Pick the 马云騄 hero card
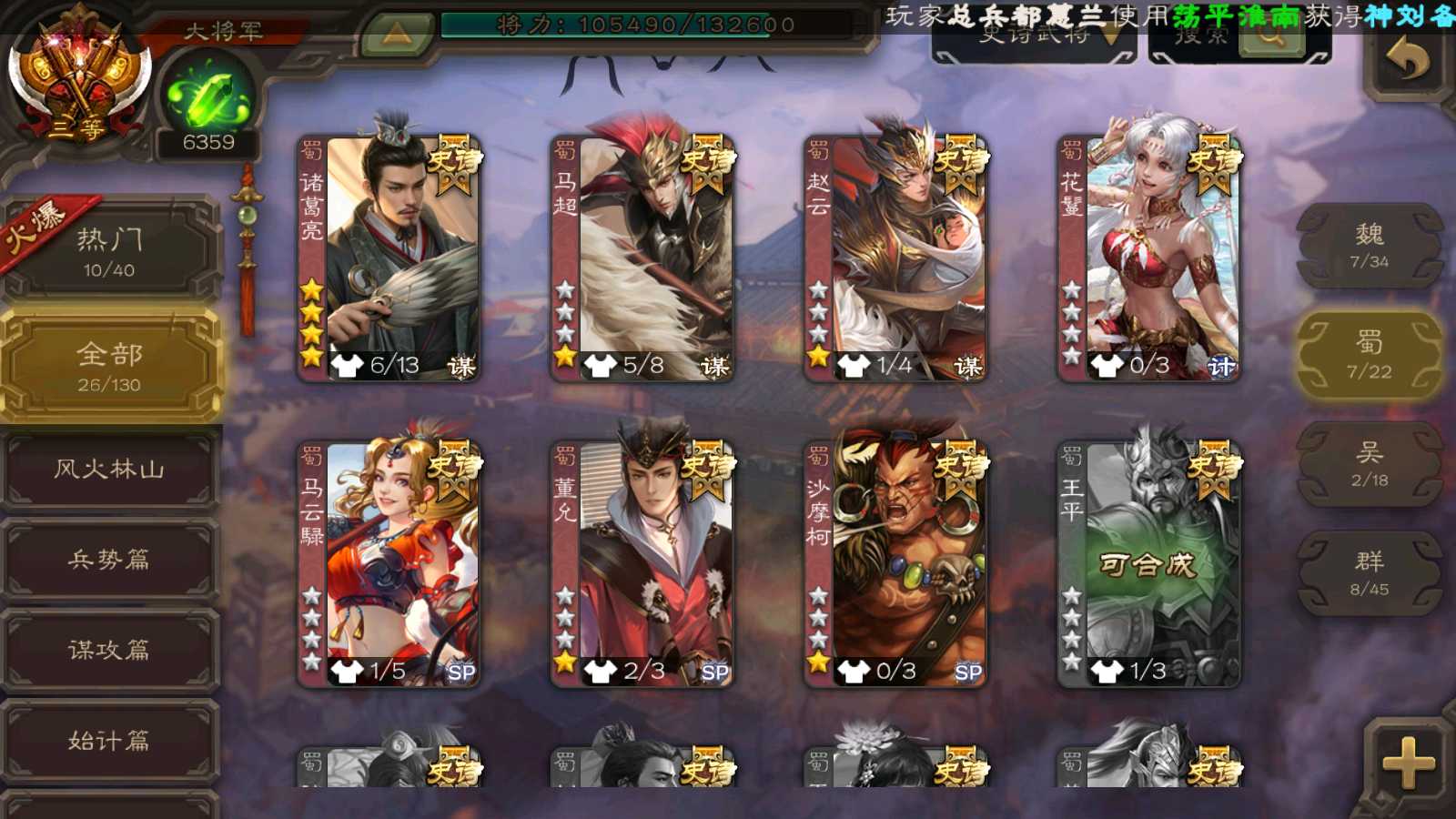Image resolution: width=1456 pixels, height=819 pixels. [x=390, y=563]
